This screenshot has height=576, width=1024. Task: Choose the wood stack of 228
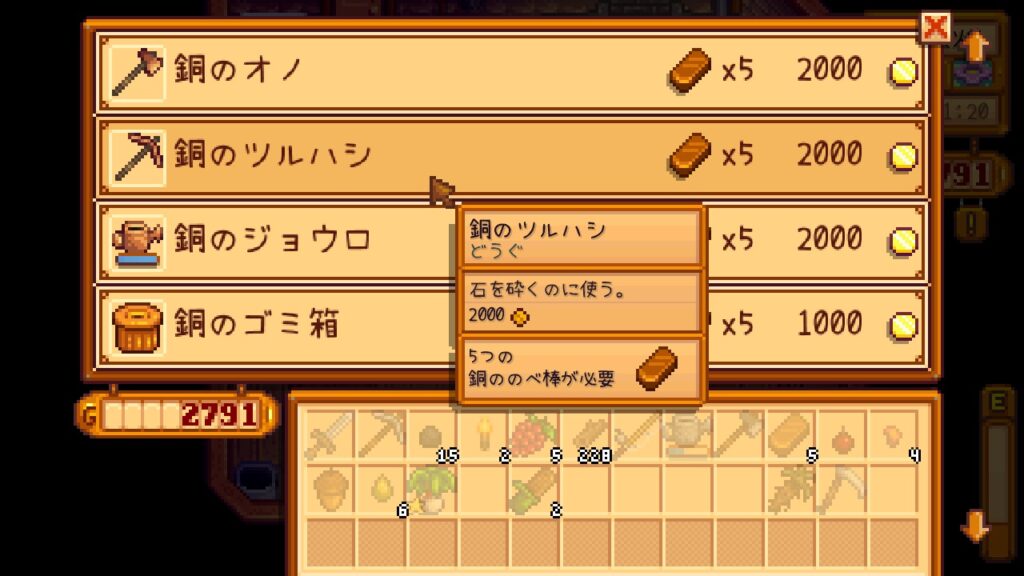click(x=586, y=437)
